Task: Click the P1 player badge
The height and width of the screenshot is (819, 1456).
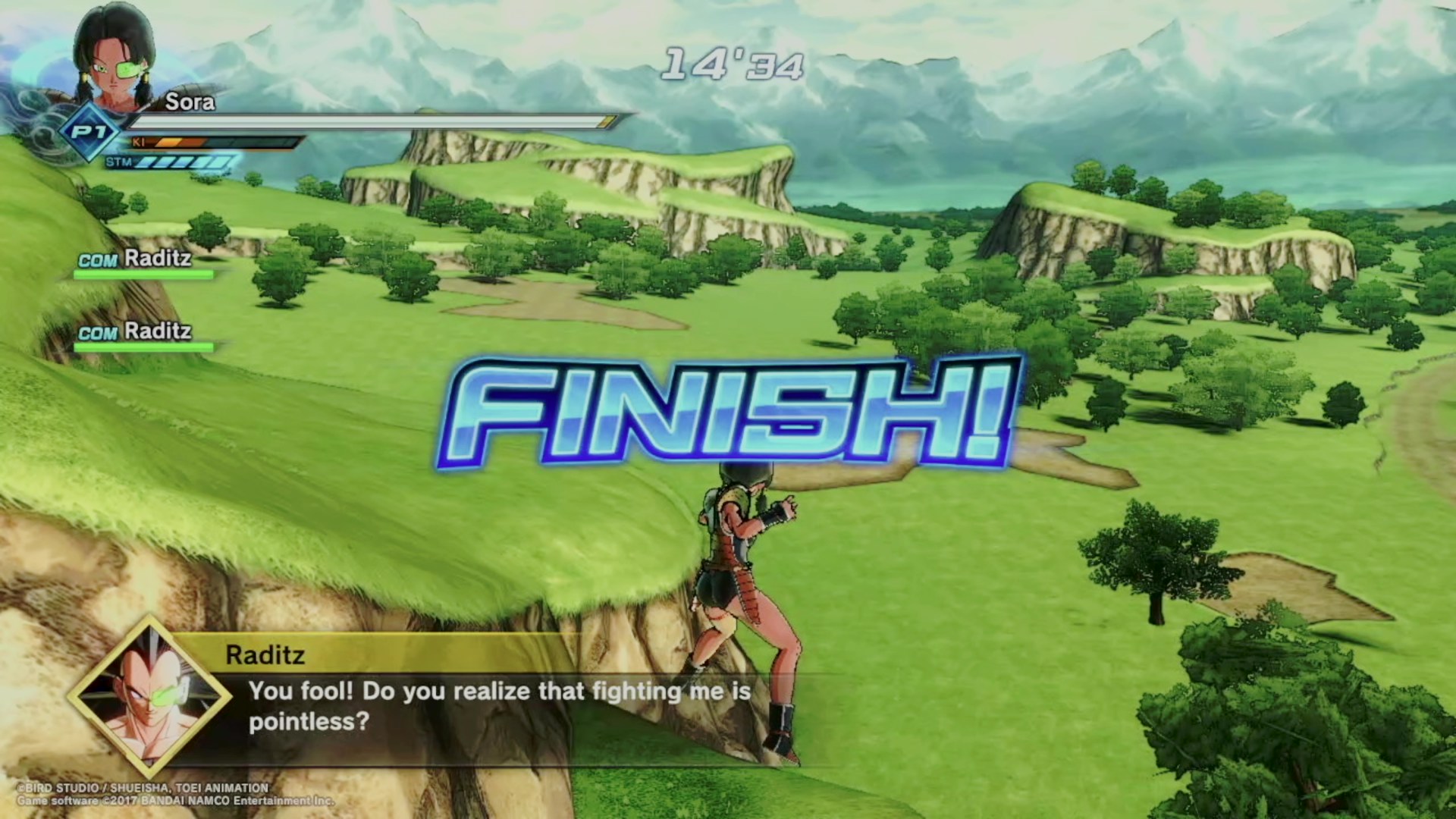Action: coord(89,133)
